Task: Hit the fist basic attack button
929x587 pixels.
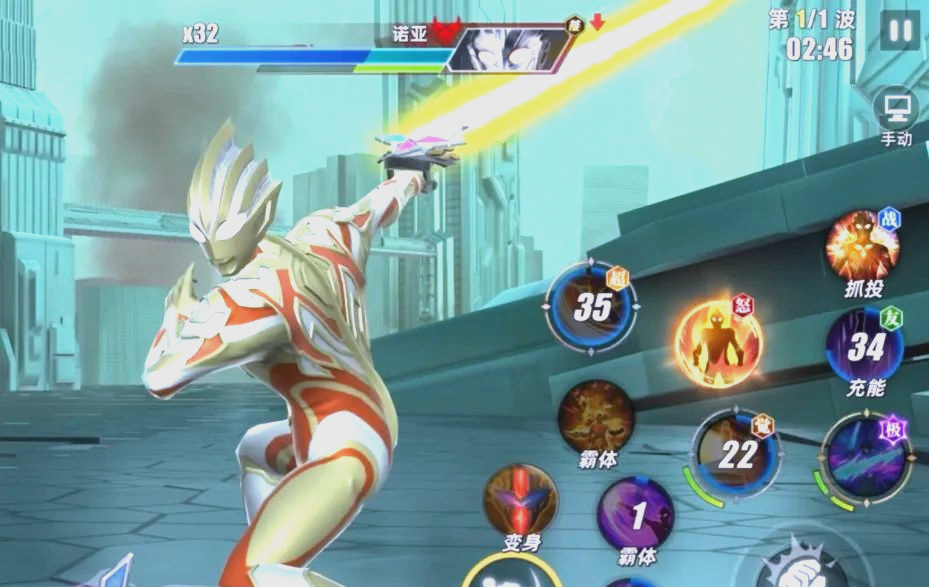Action: pyautogui.click(x=800, y=566)
